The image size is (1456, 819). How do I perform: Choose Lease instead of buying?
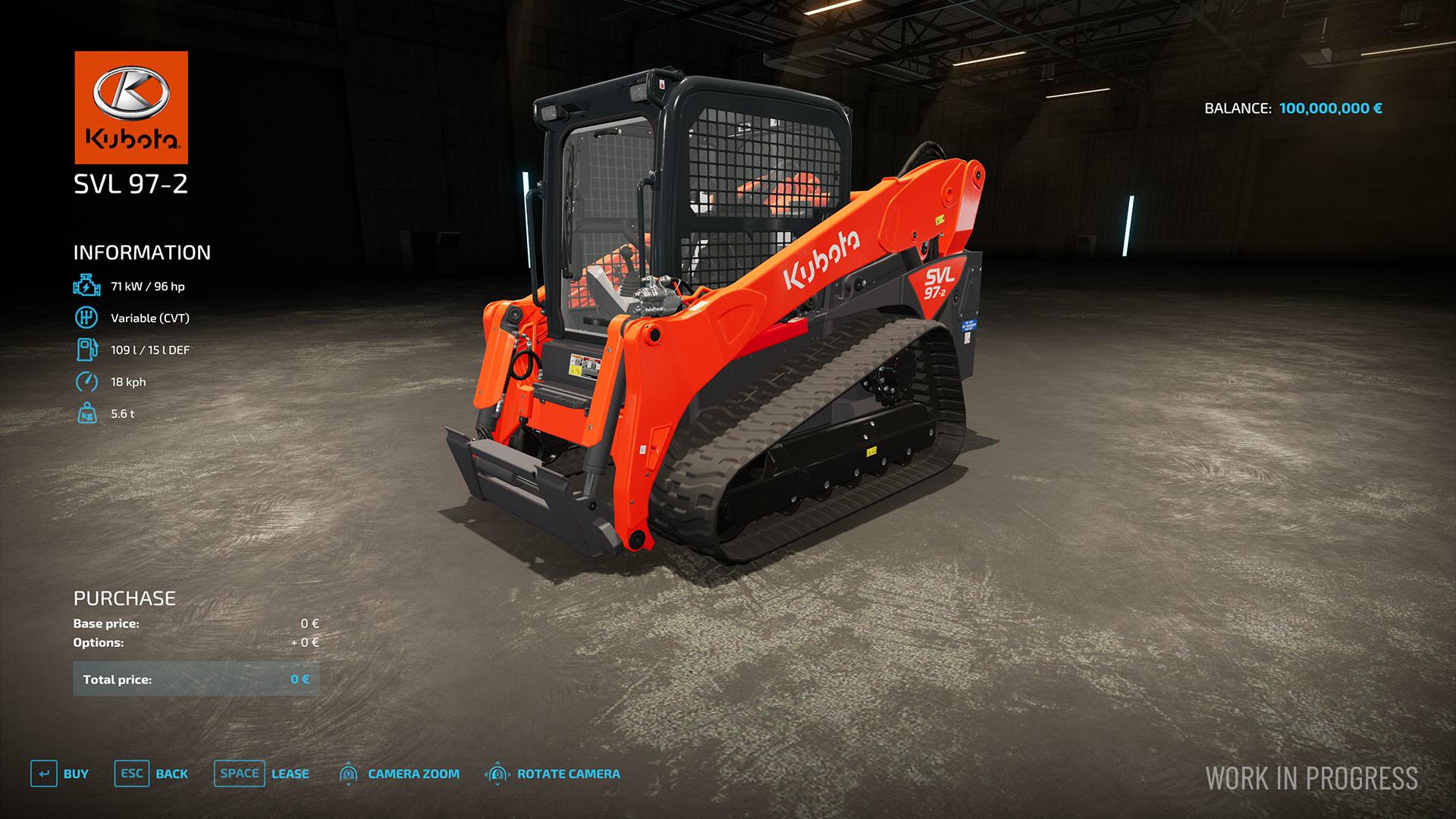[x=290, y=774]
